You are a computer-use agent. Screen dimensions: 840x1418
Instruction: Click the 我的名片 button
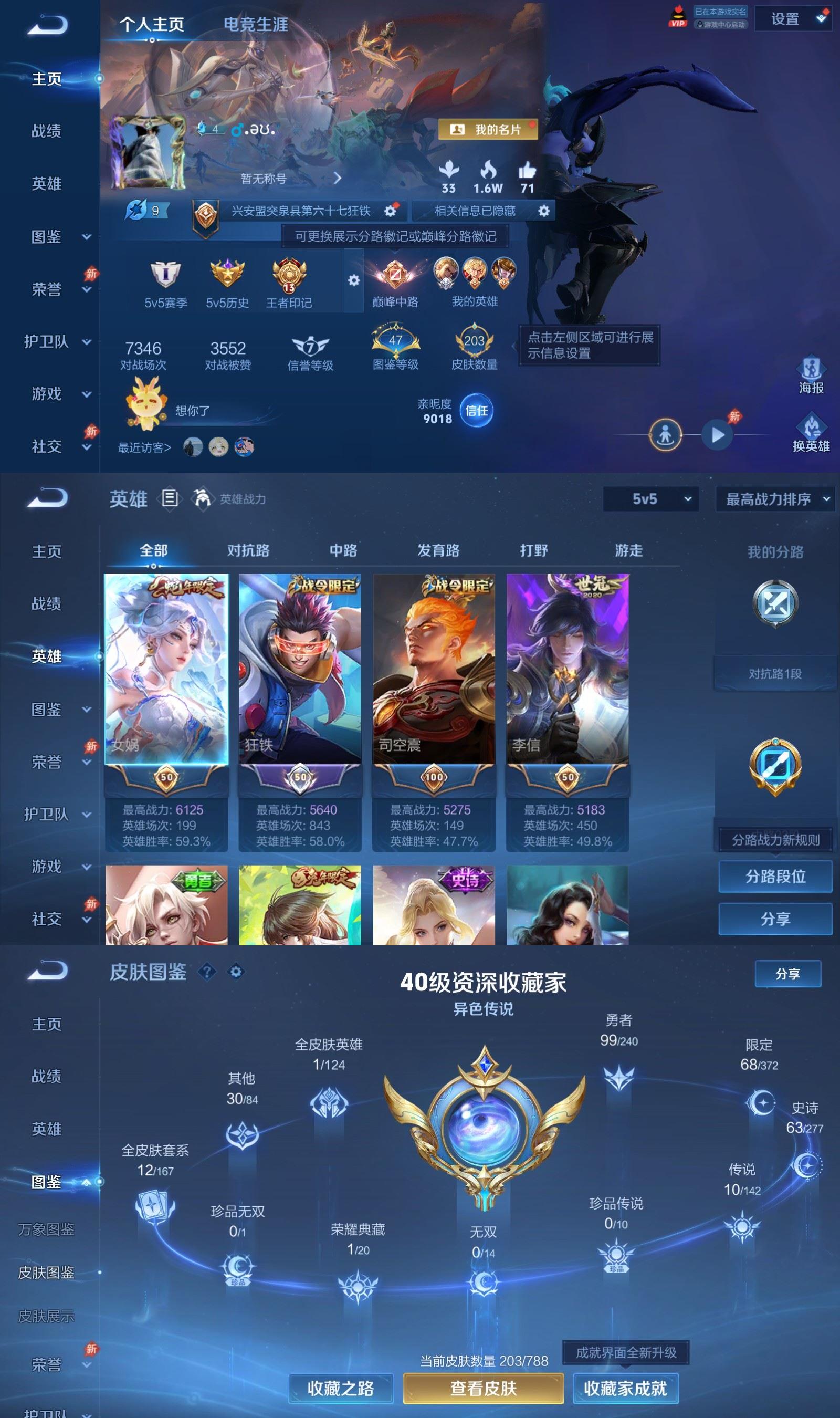(x=489, y=130)
